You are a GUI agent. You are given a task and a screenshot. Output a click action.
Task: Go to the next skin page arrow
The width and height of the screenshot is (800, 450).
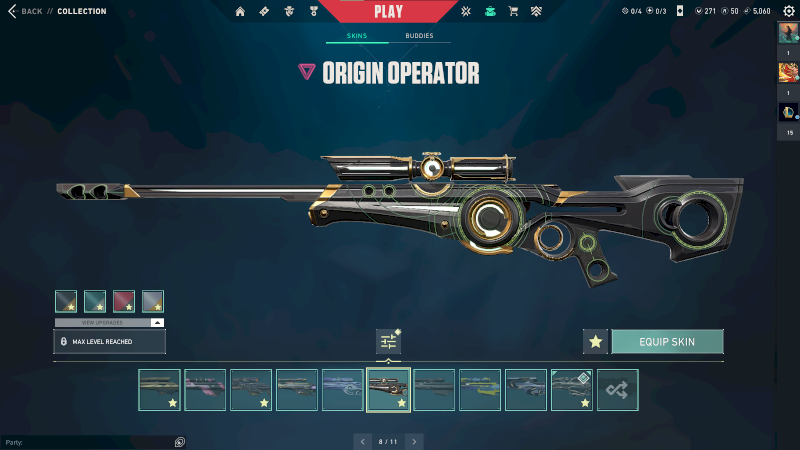pos(414,440)
